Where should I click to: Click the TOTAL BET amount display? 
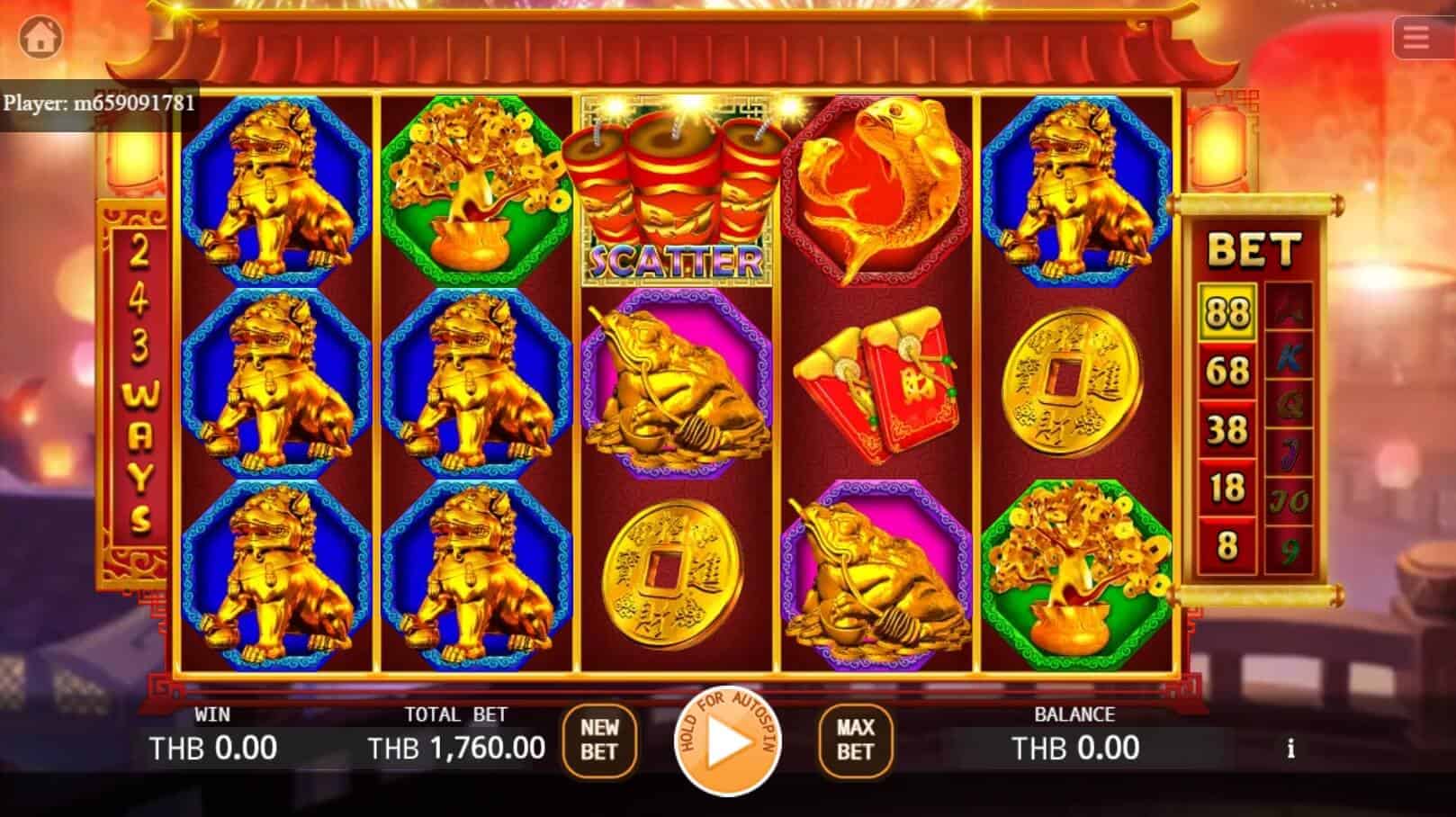457,746
